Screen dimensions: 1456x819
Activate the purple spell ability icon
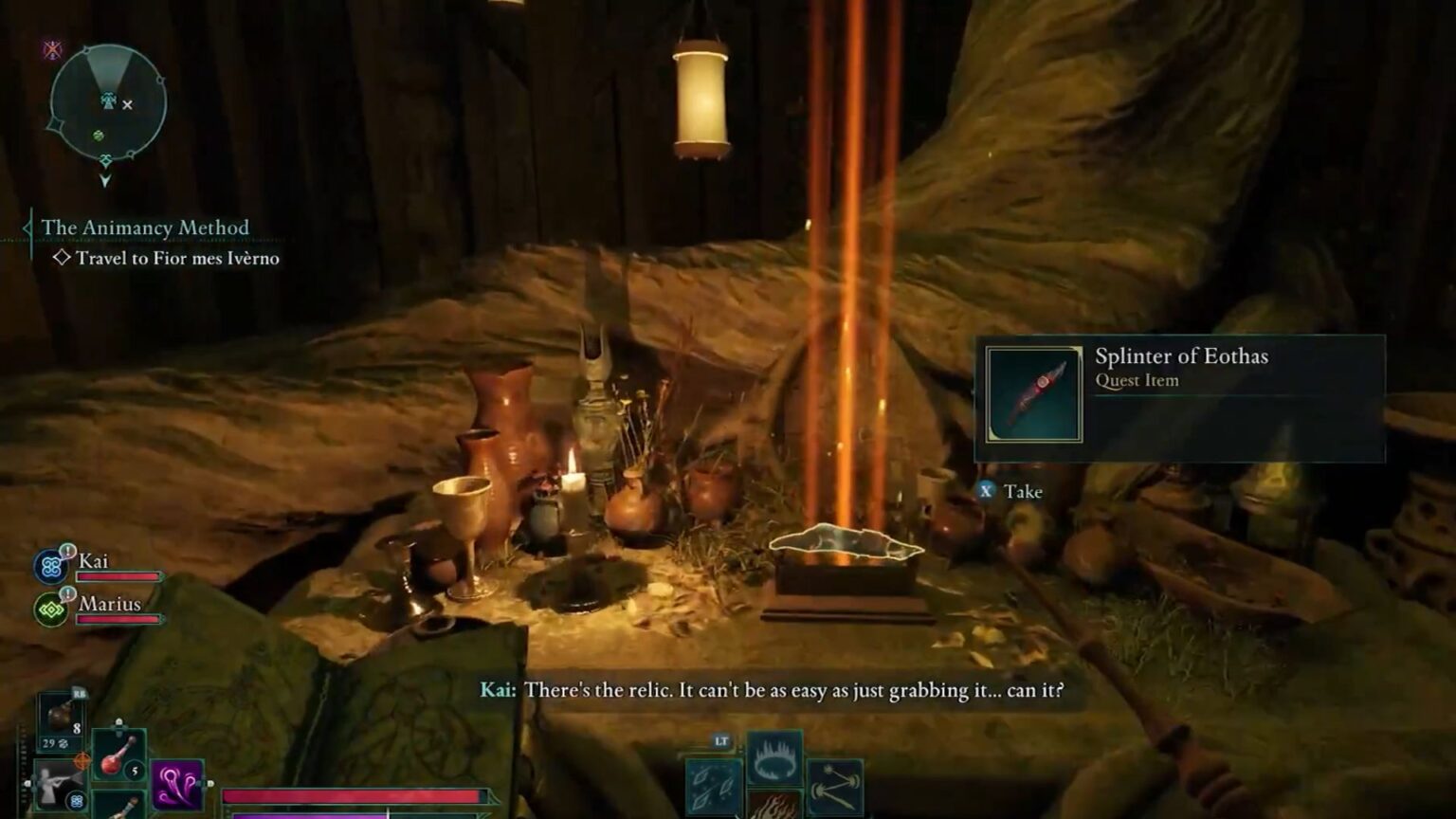pyautogui.click(x=175, y=784)
